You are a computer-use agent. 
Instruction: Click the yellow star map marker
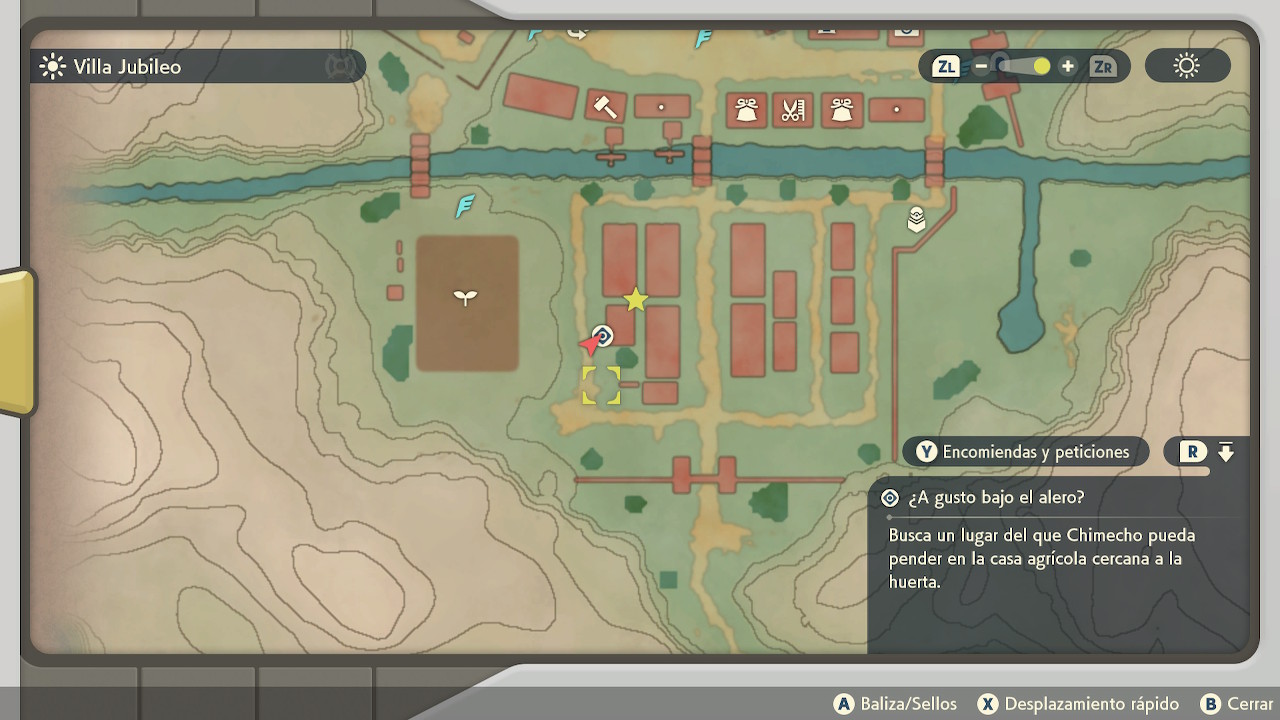[x=635, y=299]
